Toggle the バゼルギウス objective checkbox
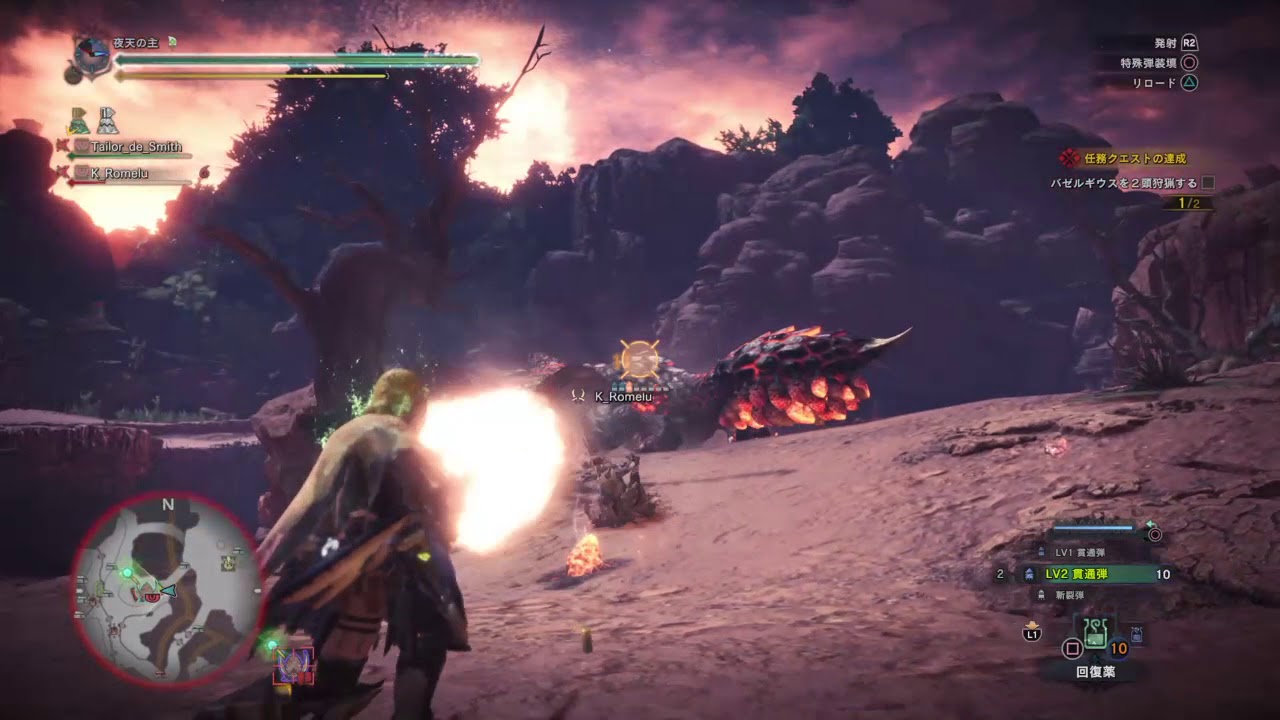Image resolution: width=1280 pixels, height=720 pixels. click(x=1208, y=183)
